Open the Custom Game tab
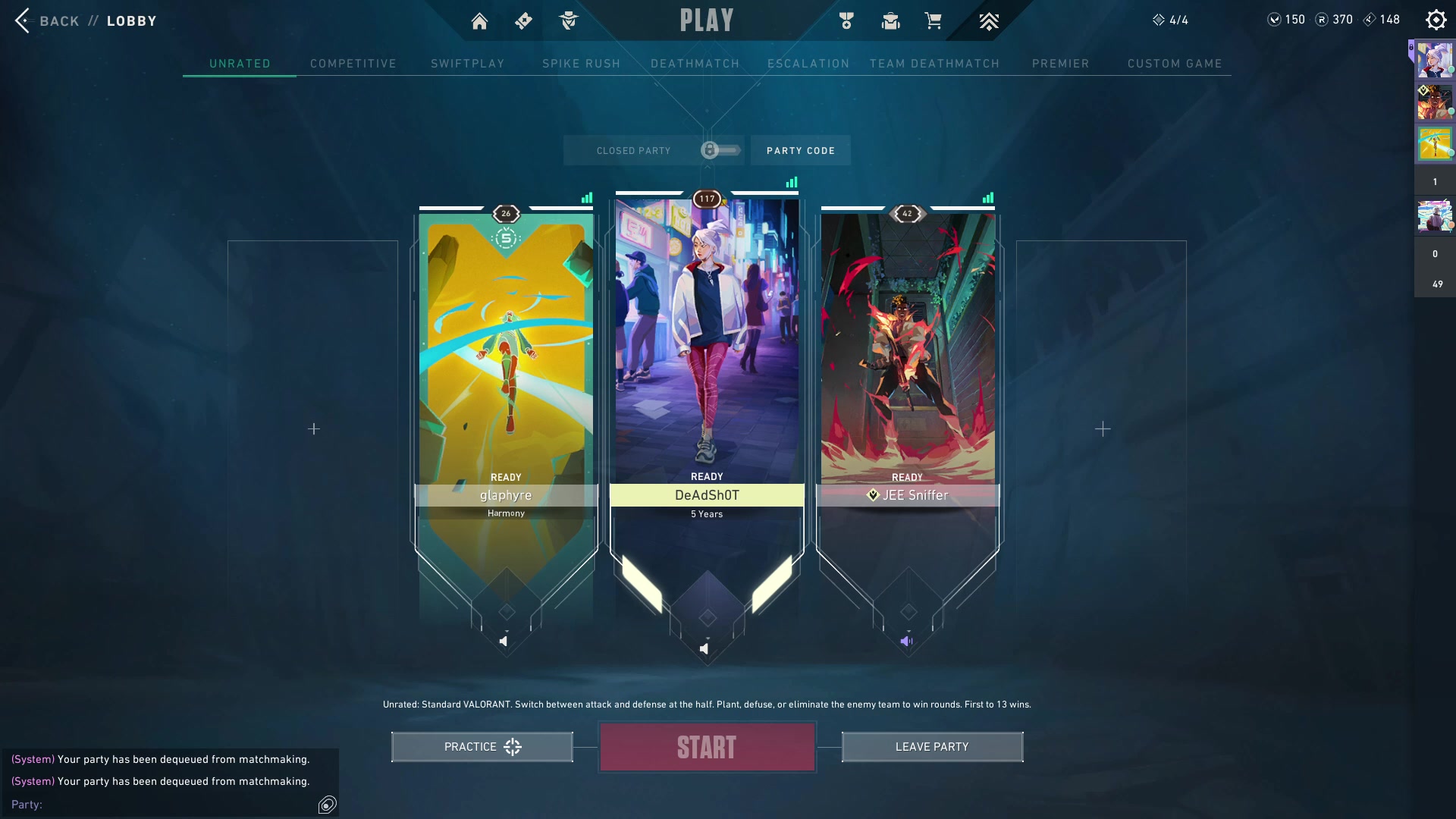This screenshot has width=1456, height=819. (x=1174, y=64)
